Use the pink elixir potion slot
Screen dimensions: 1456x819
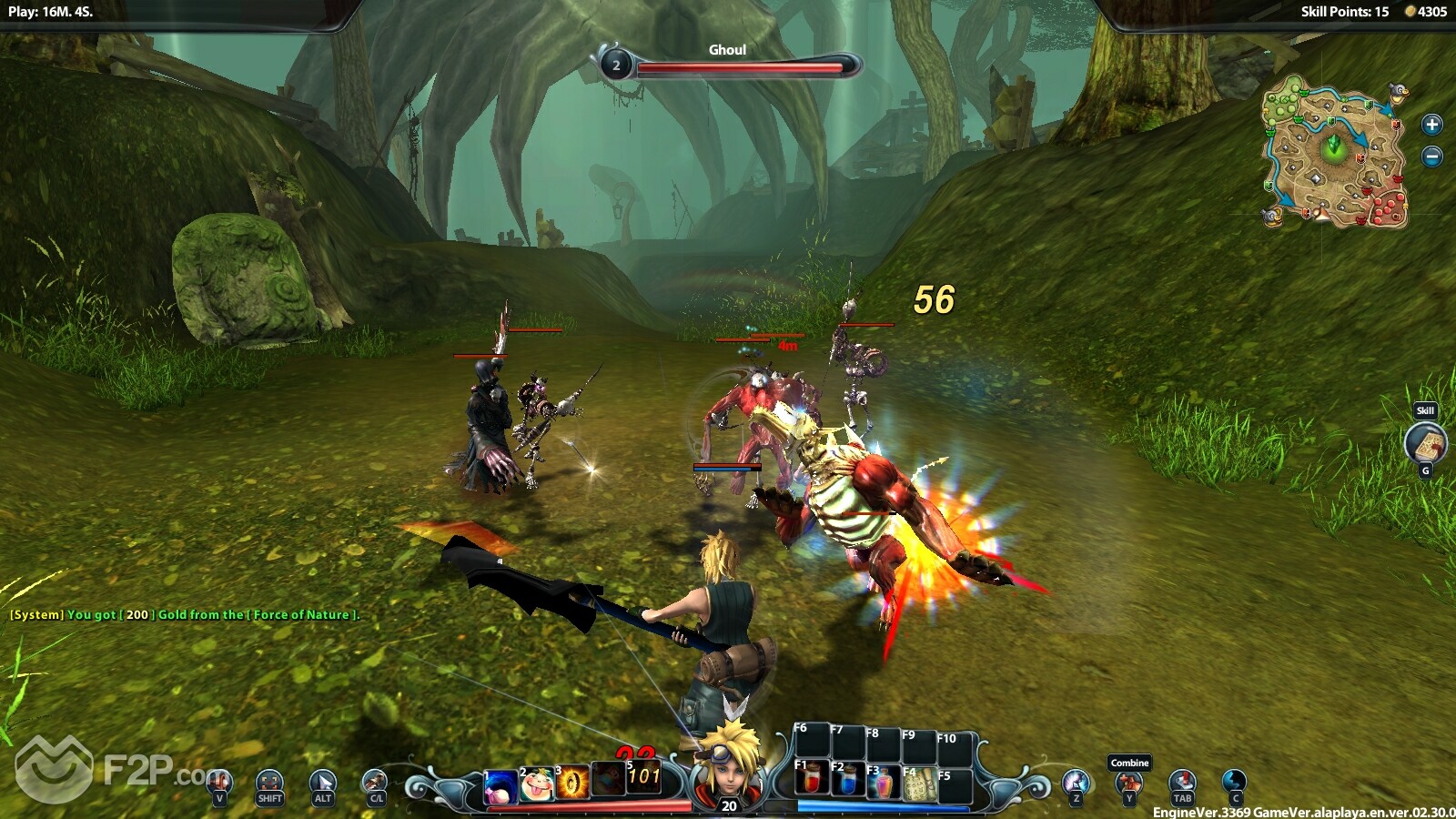882,782
